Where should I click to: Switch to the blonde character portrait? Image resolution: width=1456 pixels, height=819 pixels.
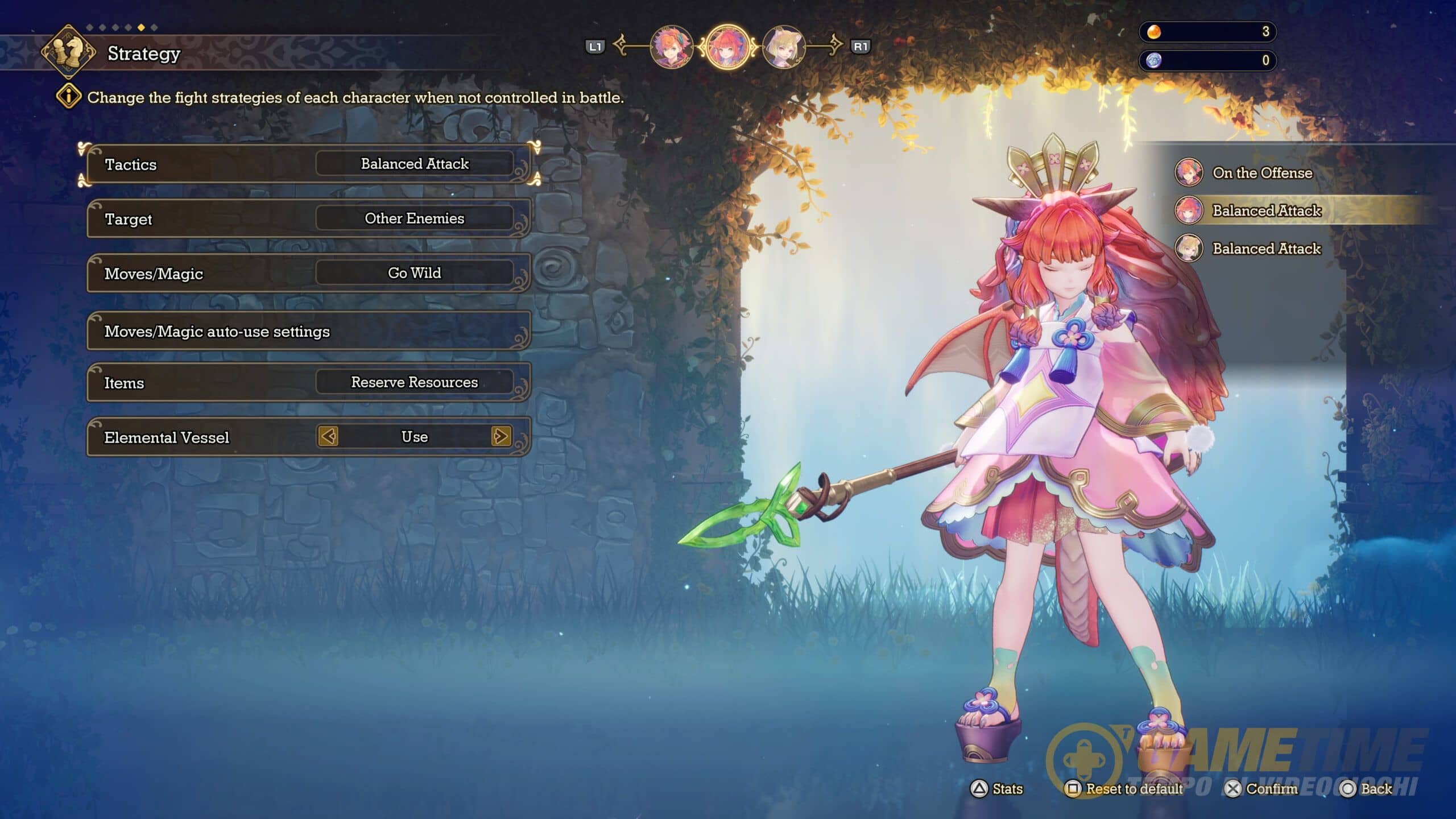pos(784,47)
